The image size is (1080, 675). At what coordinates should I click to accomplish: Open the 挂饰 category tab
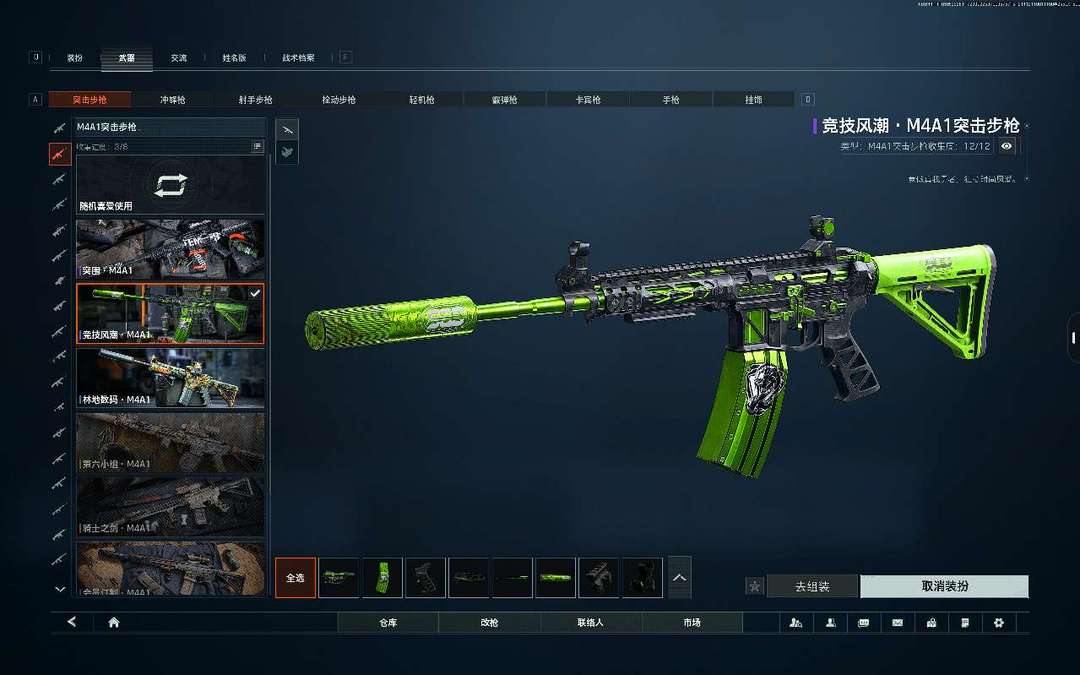pos(753,100)
